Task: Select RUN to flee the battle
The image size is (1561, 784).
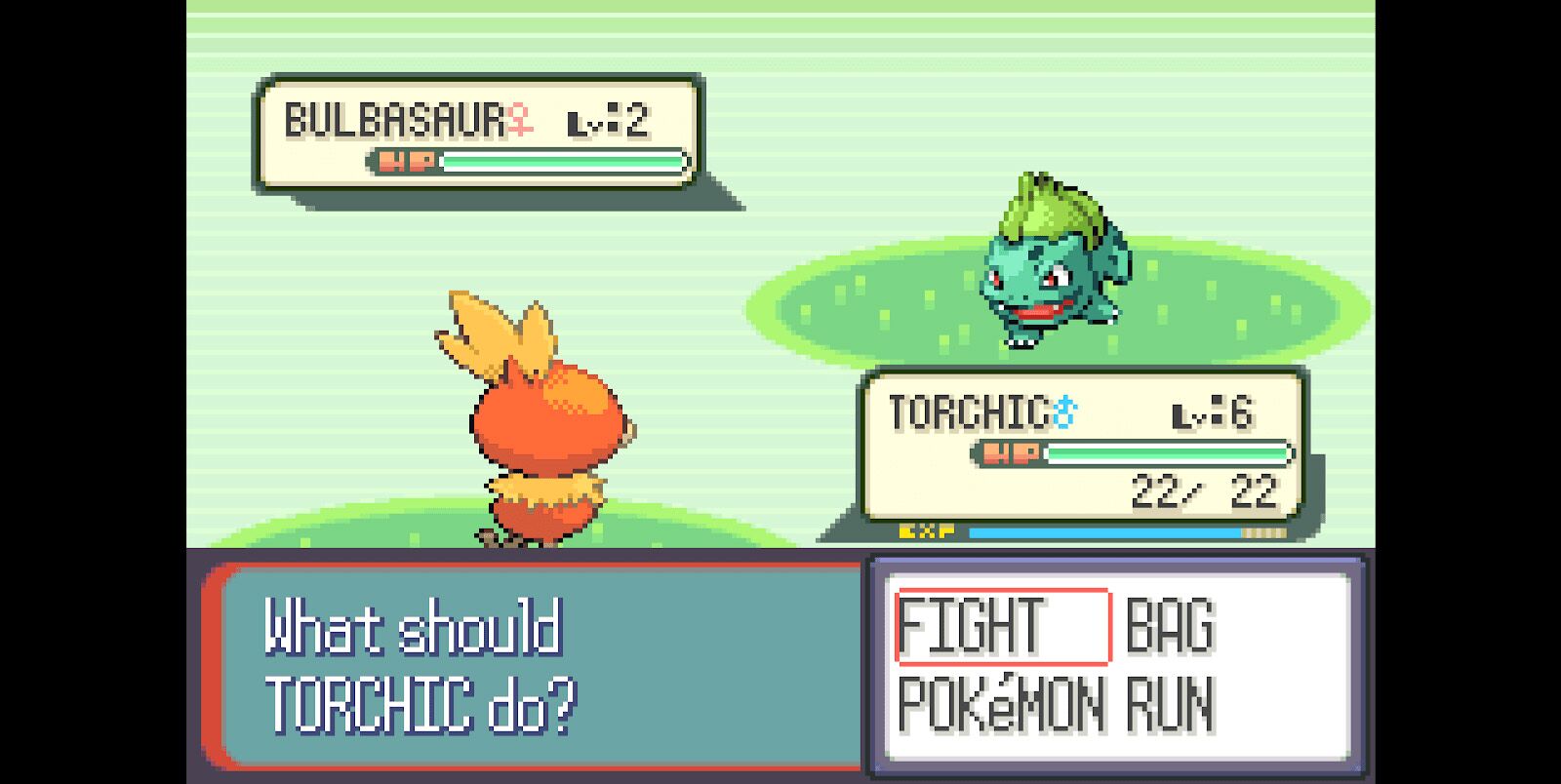Action: tap(1170, 704)
